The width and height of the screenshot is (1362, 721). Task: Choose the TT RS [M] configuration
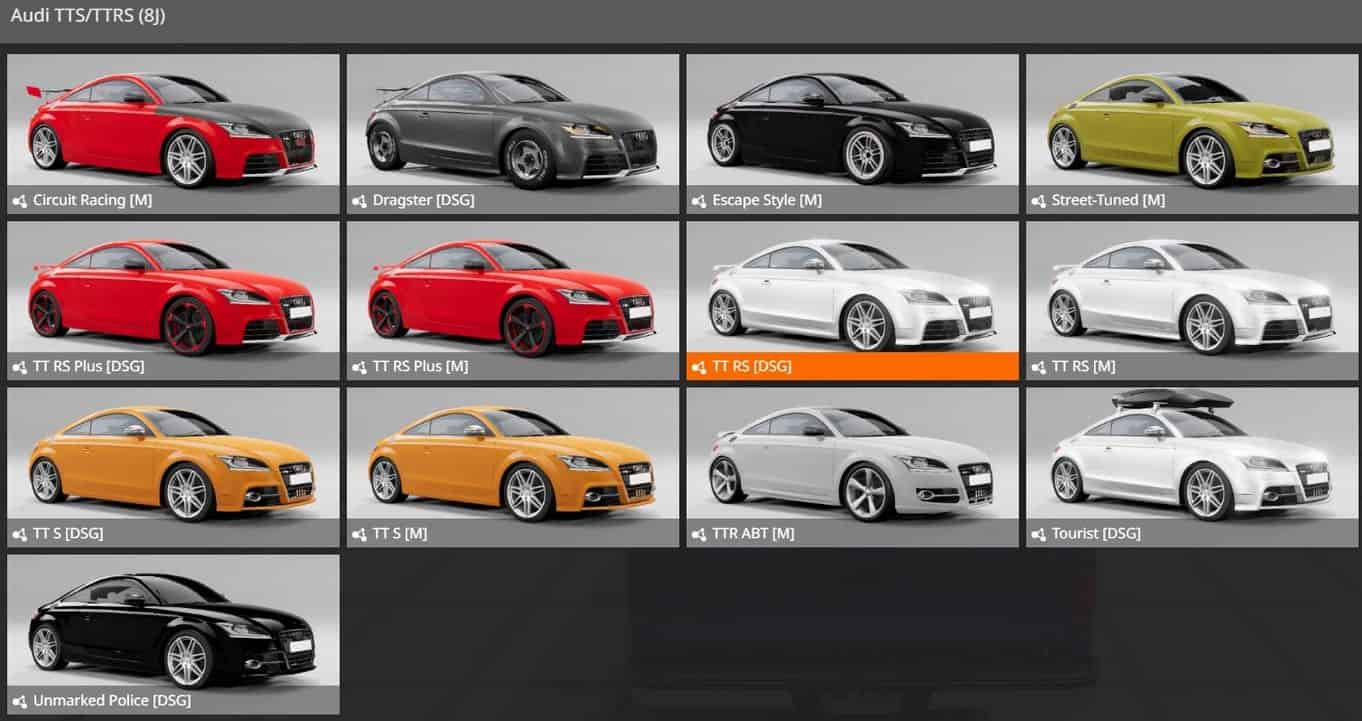[1192, 300]
